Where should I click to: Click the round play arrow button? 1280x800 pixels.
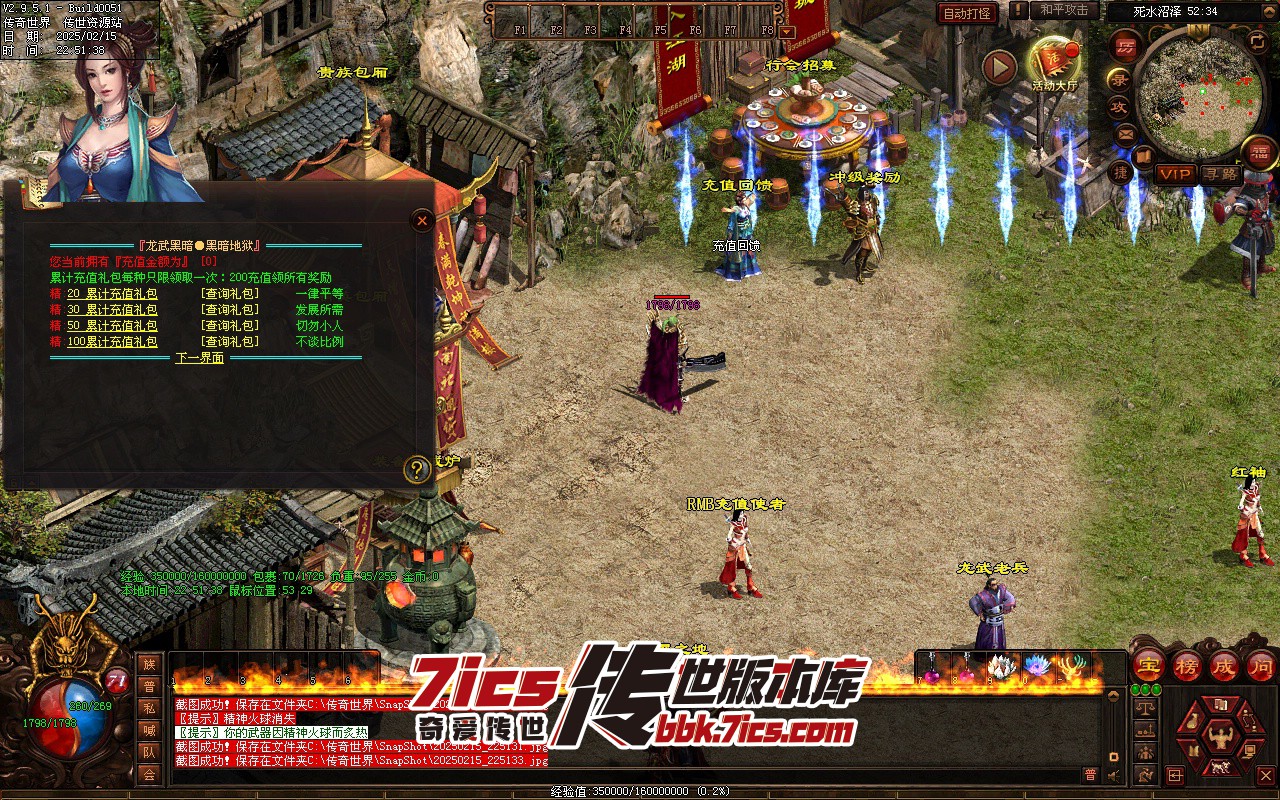(x=999, y=67)
